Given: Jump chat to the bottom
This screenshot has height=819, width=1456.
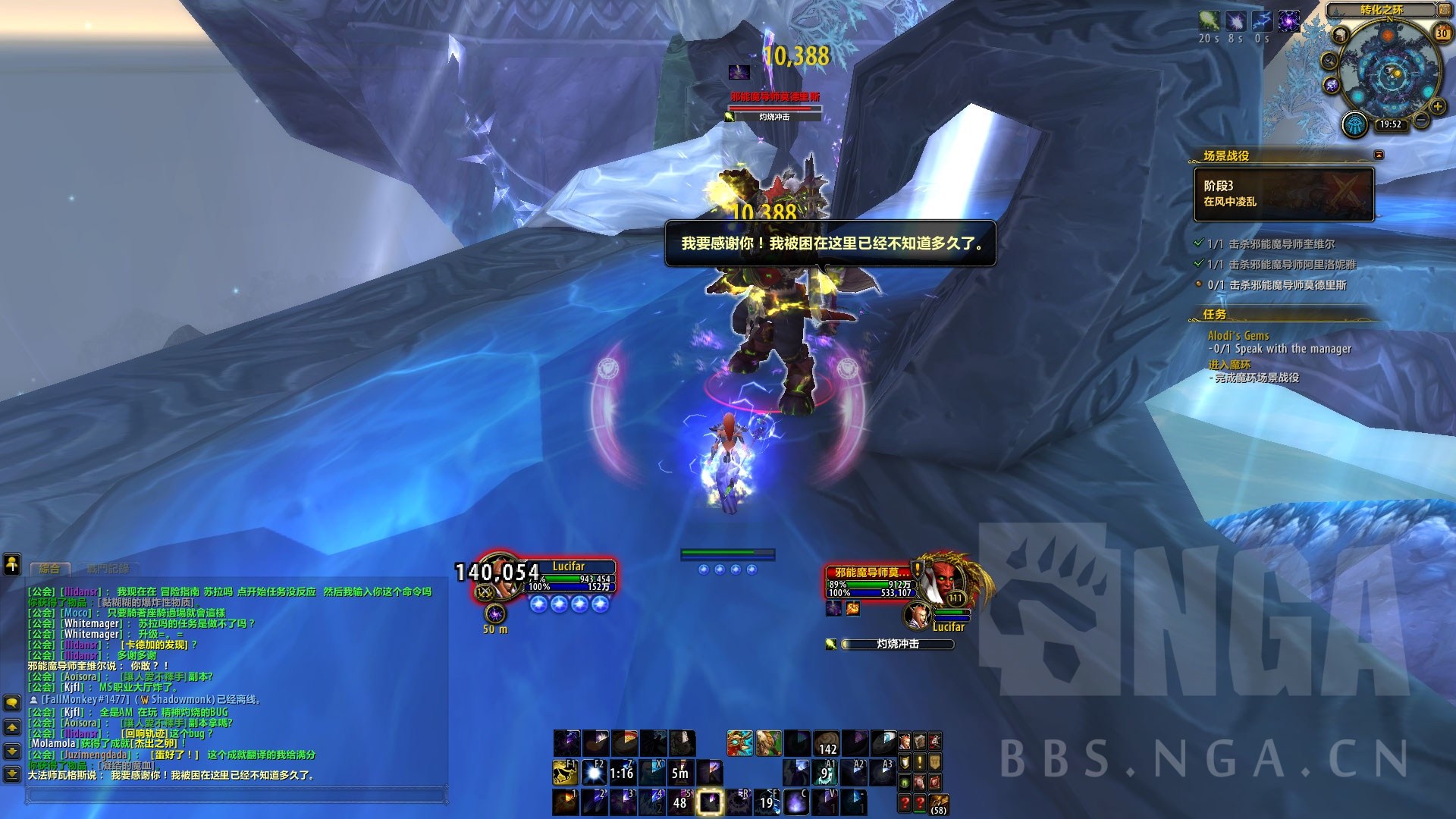Looking at the screenshot, I should 12,774.
